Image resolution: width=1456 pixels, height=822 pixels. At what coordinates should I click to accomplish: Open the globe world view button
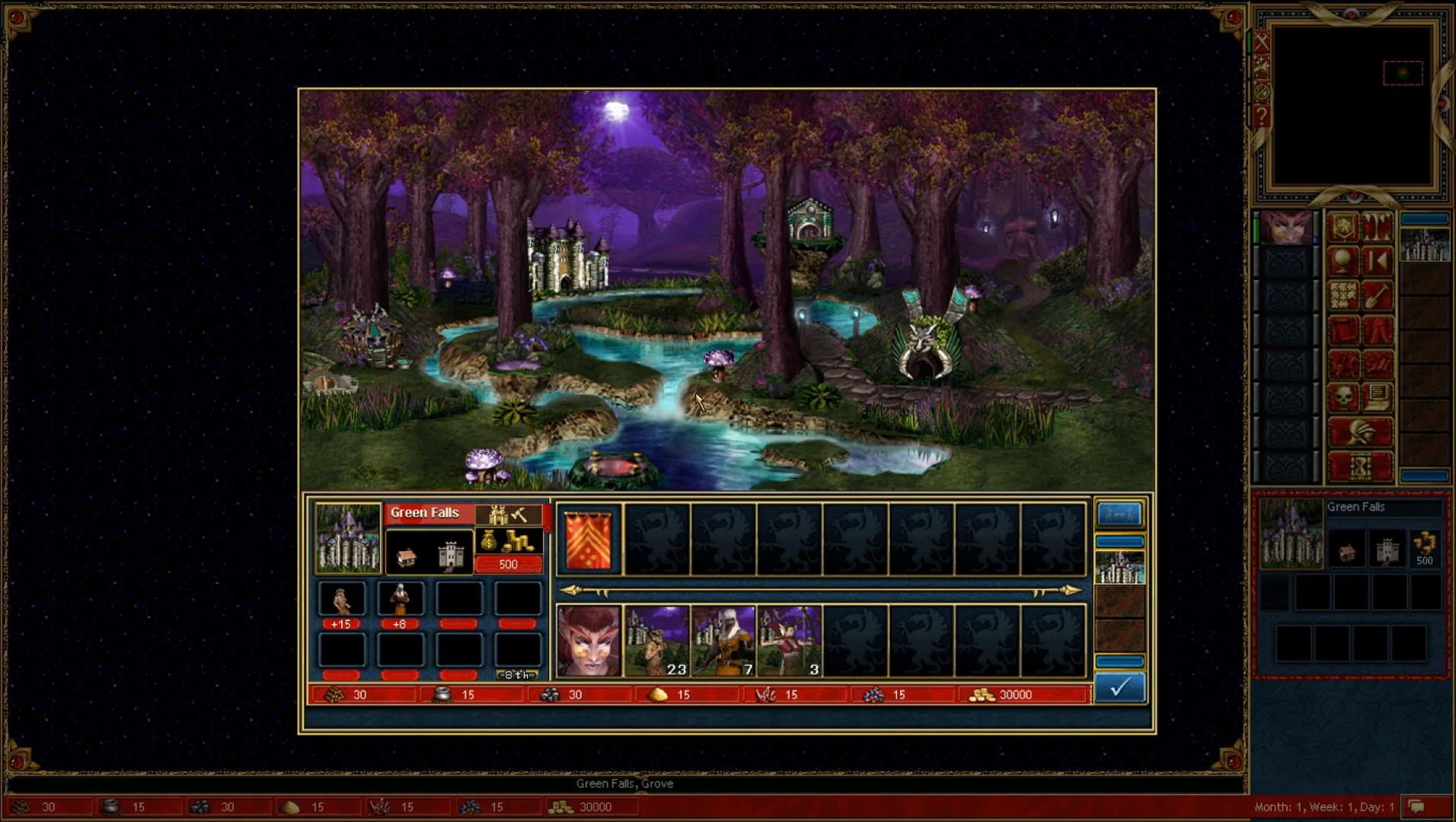click(1343, 261)
